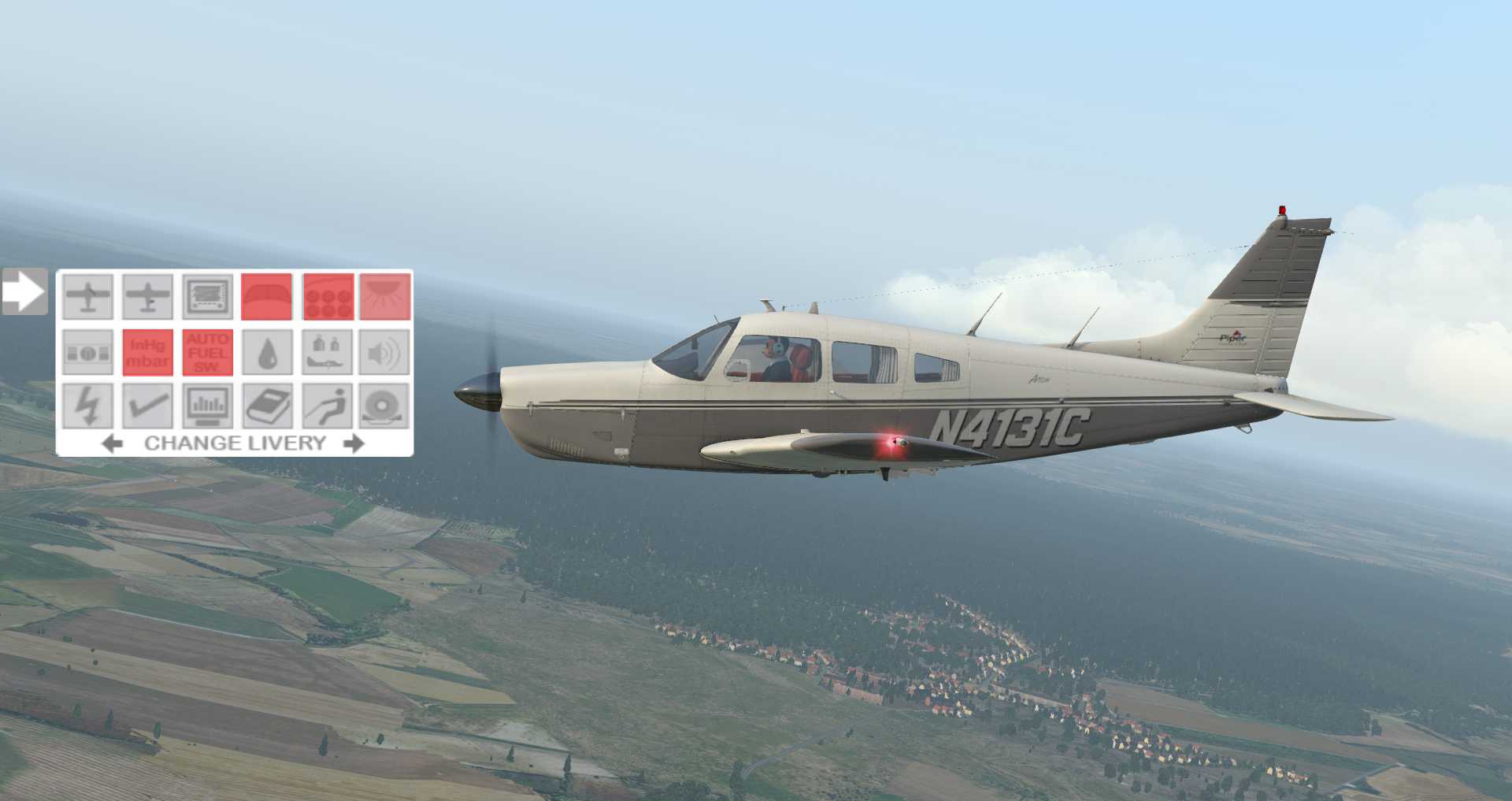
Task: Open the checkmark checklist icon
Action: [x=148, y=406]
